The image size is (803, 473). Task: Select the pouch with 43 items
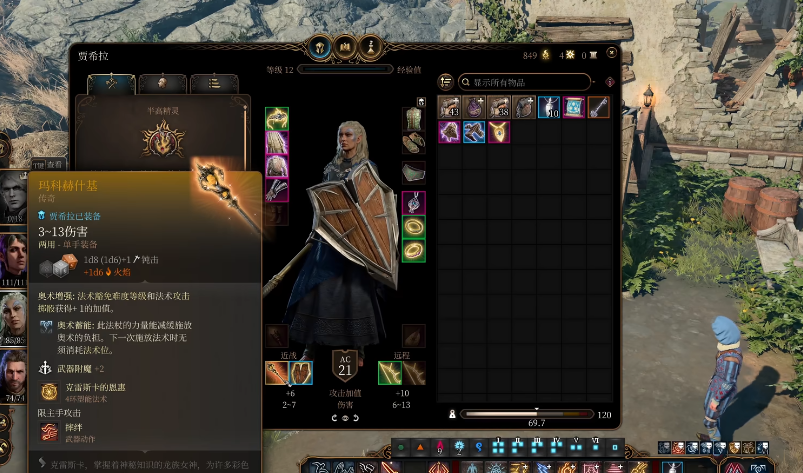tap(449, 107)
